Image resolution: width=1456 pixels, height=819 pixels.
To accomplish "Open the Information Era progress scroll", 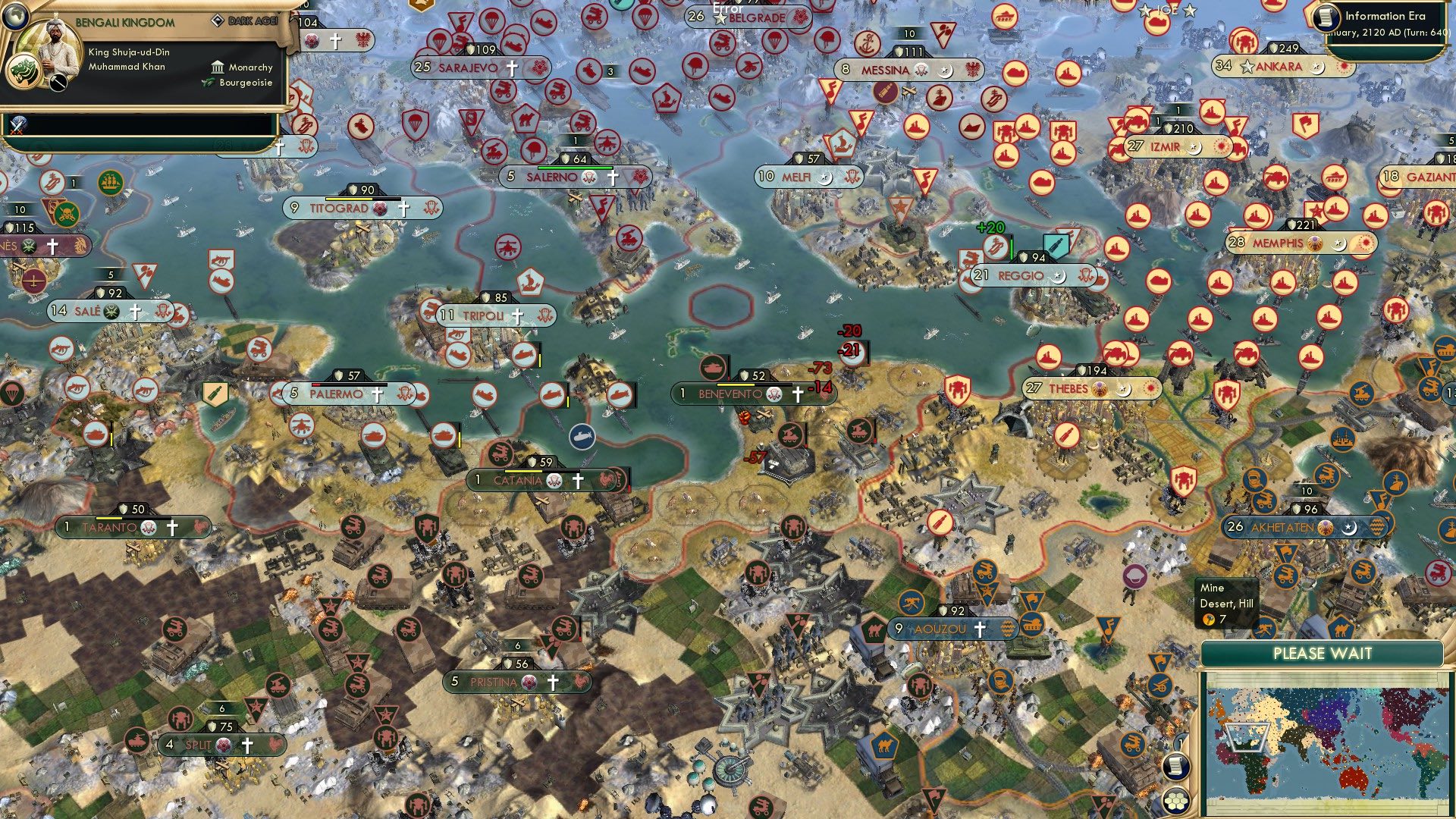I will click(1326, 18).
